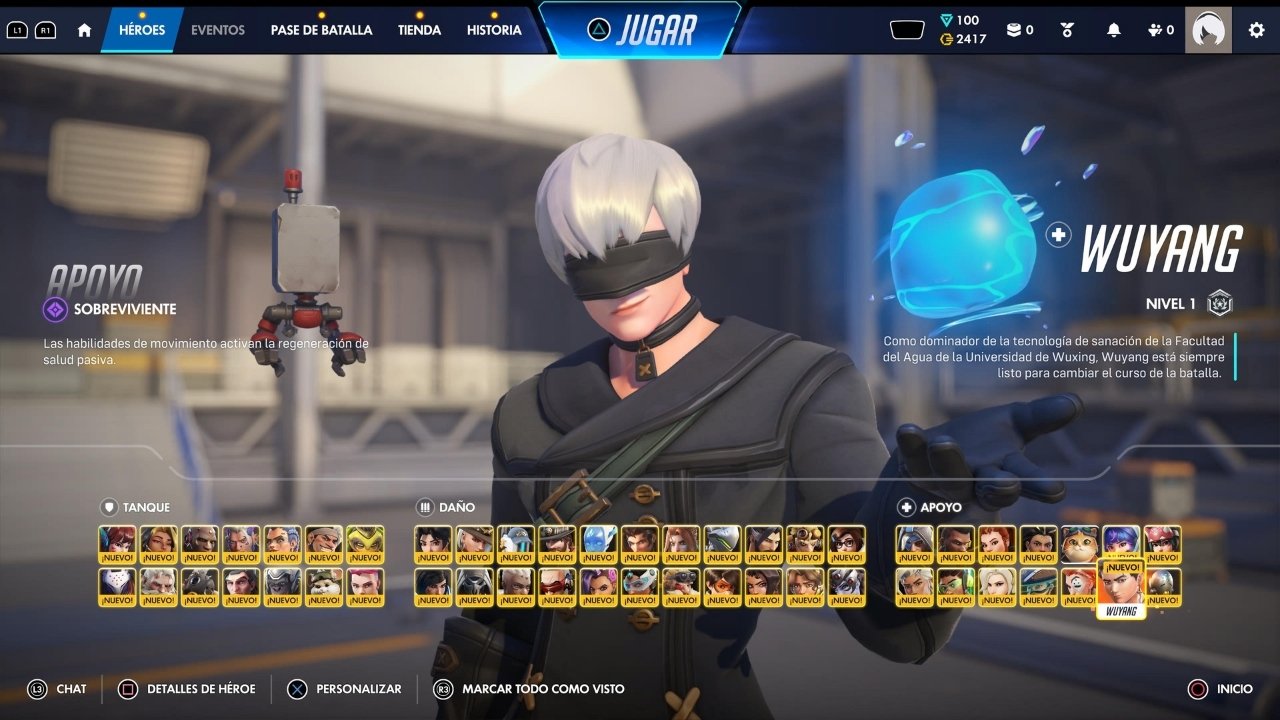The image size is (1280, 720).
Task: Pick the orange cat hero portrait
Action: point(1079,545)
